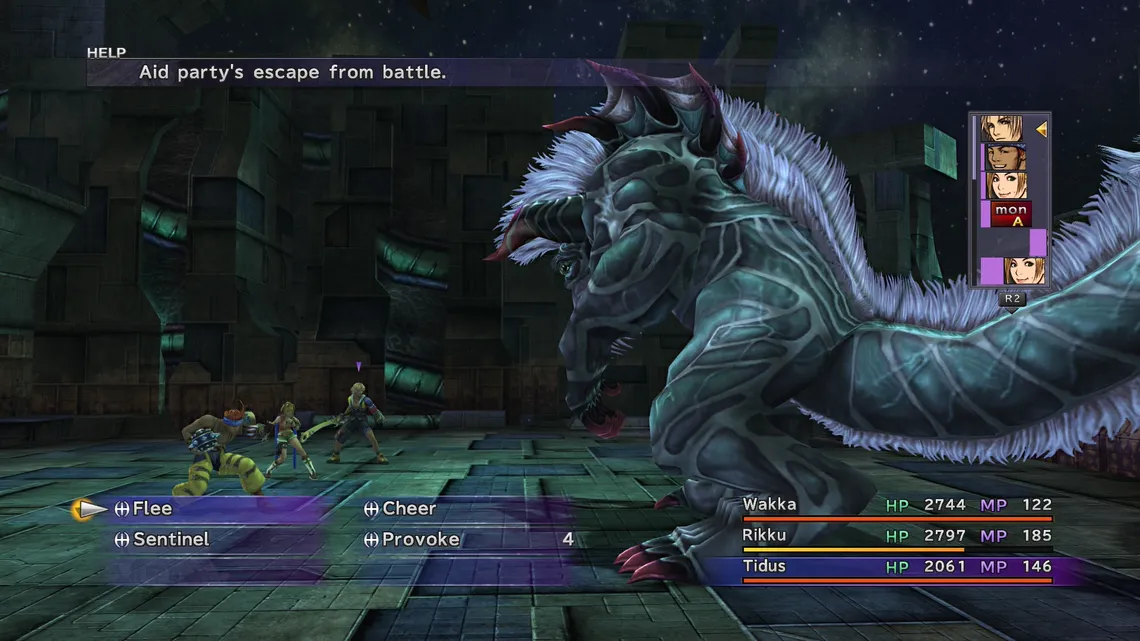This screenshot has height=641, width=1140.
Task: Select Tidus's row in party status
Action: (896, 568)
